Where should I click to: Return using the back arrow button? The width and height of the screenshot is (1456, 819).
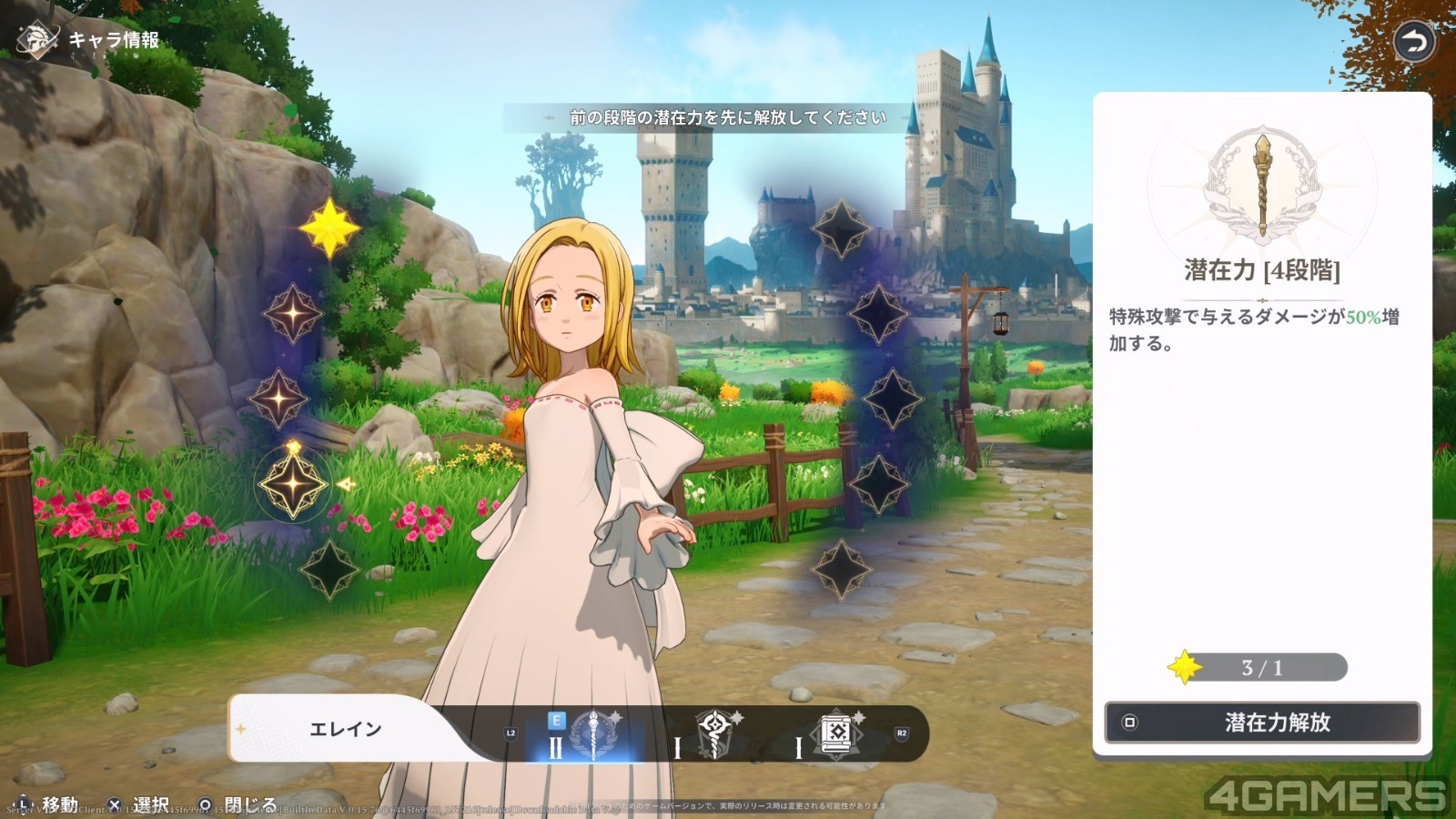point(1413,42)
